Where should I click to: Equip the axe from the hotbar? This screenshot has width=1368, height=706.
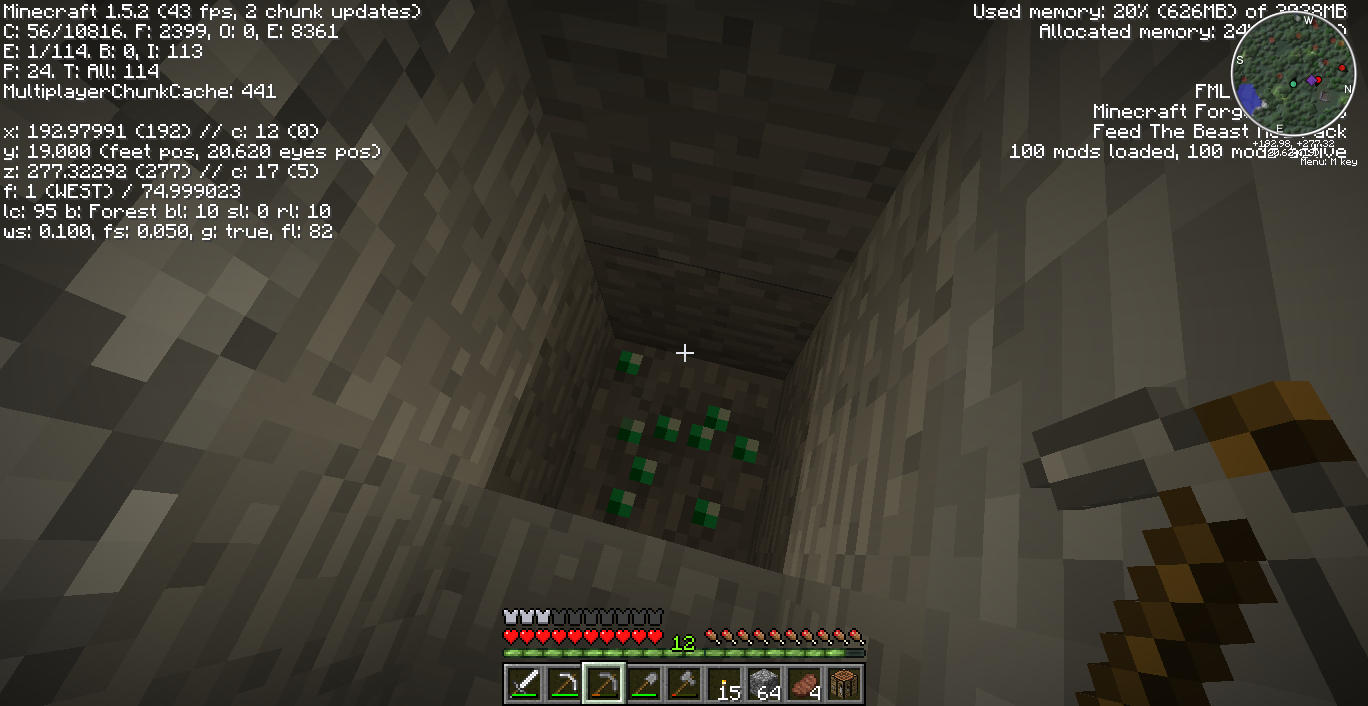tap(684, 684)
